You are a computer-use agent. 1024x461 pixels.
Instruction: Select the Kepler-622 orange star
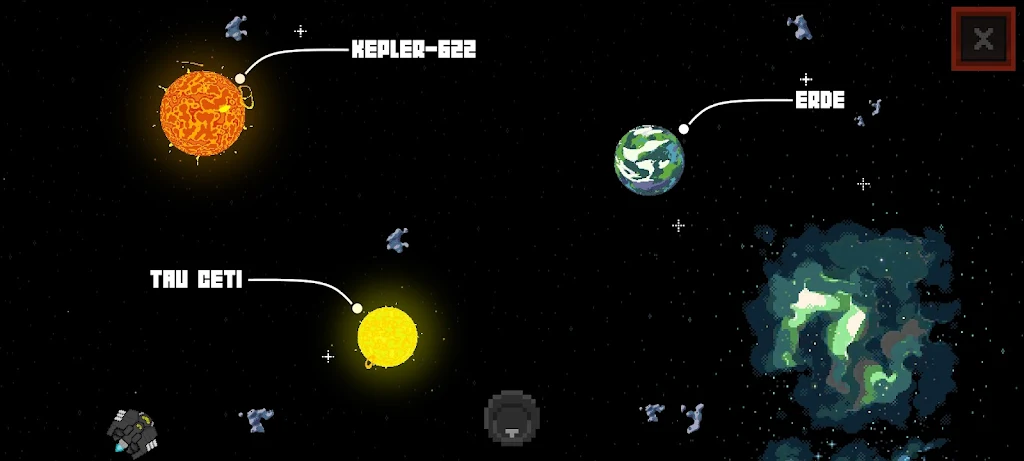tap(203, 111)
